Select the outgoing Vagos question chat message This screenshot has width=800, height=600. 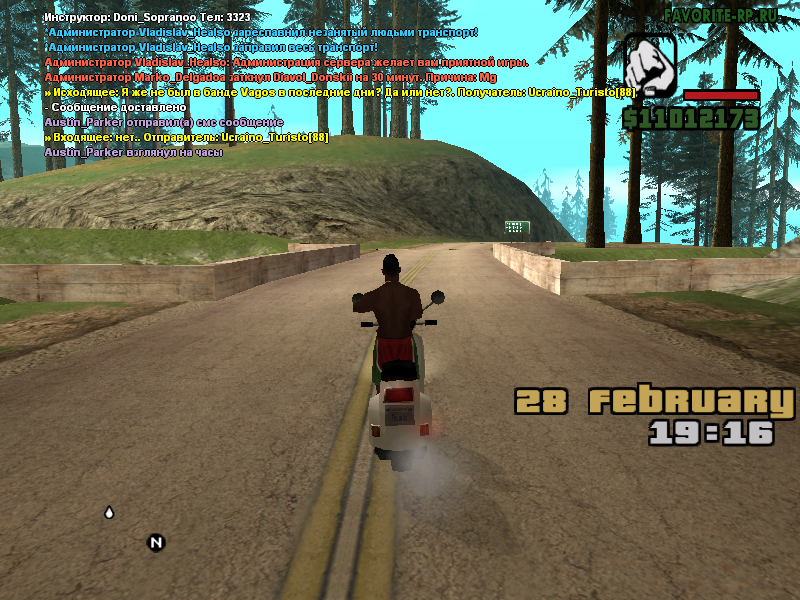click(x=340, y=92)
